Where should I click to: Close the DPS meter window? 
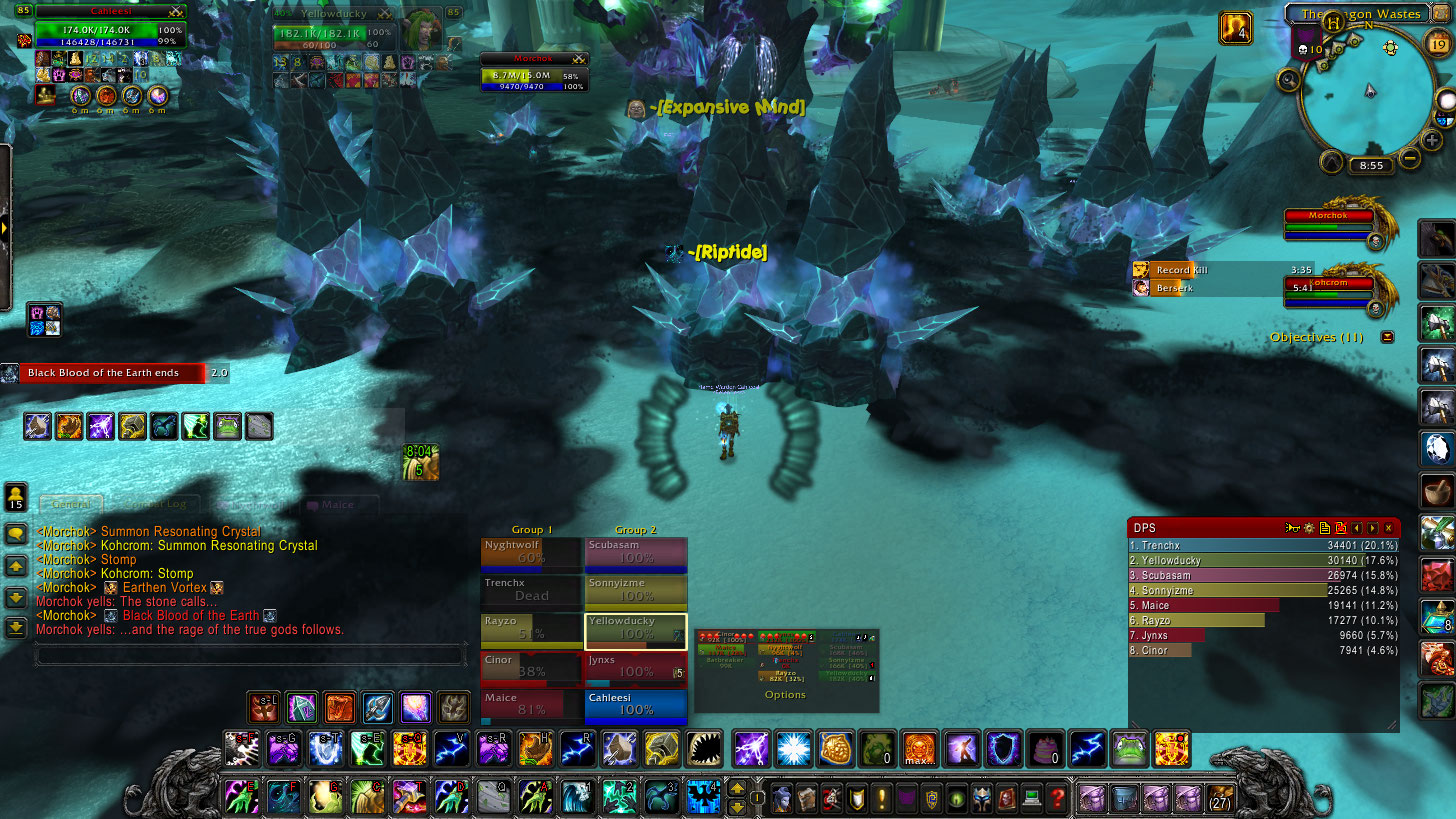click(x=1388, y=527)
